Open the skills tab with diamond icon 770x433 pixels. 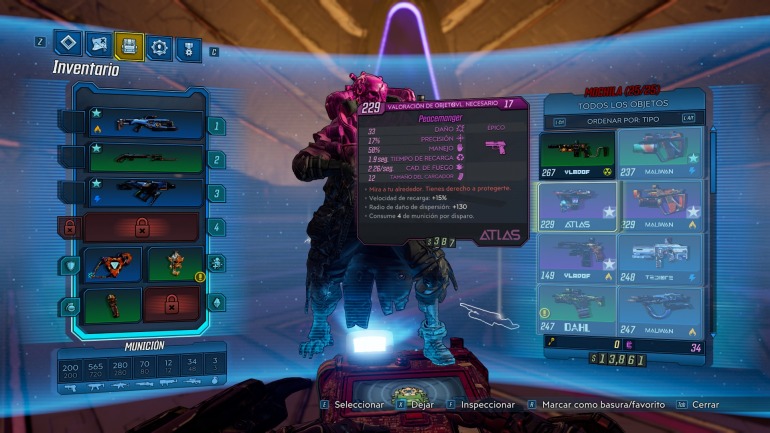[68, 45]
